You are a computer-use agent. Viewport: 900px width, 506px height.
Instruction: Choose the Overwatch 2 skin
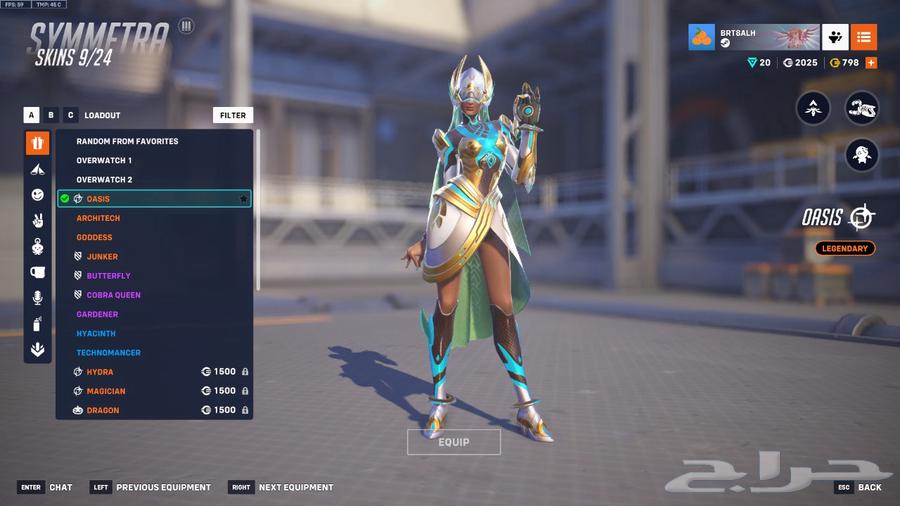[x=104, y=180]
